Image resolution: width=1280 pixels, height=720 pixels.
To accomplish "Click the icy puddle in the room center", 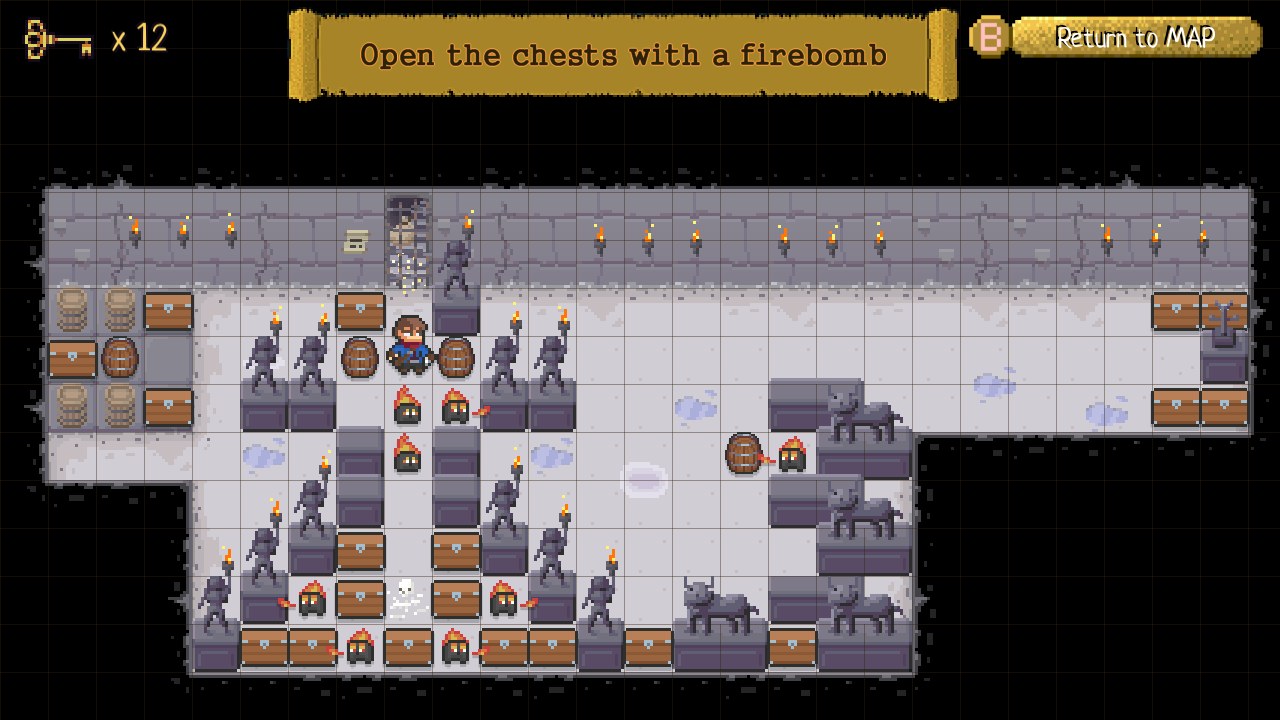I will pos(645,478).
